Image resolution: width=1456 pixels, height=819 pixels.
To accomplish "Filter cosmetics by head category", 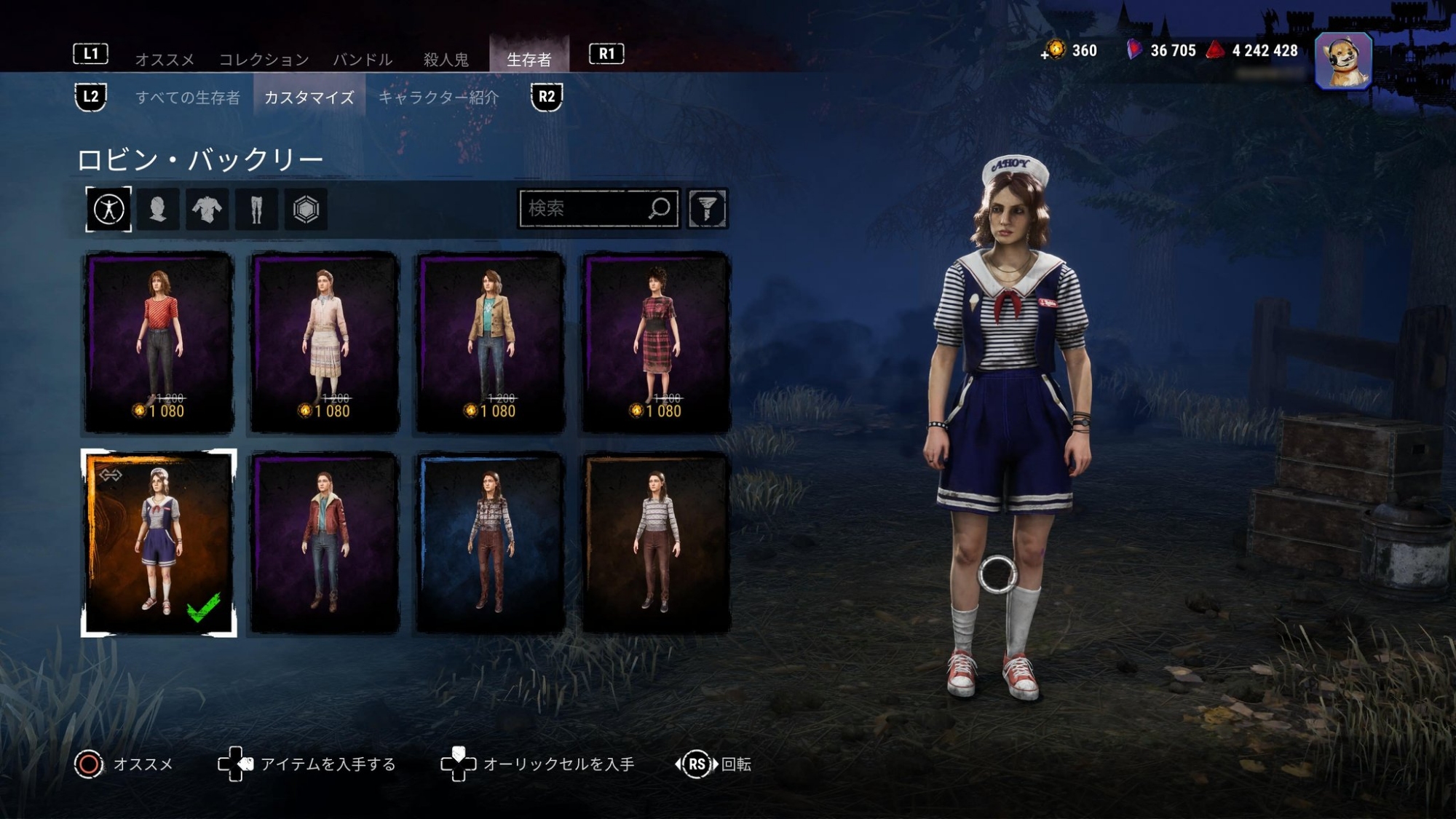I will pyautogui.click(x=158, y=210).
